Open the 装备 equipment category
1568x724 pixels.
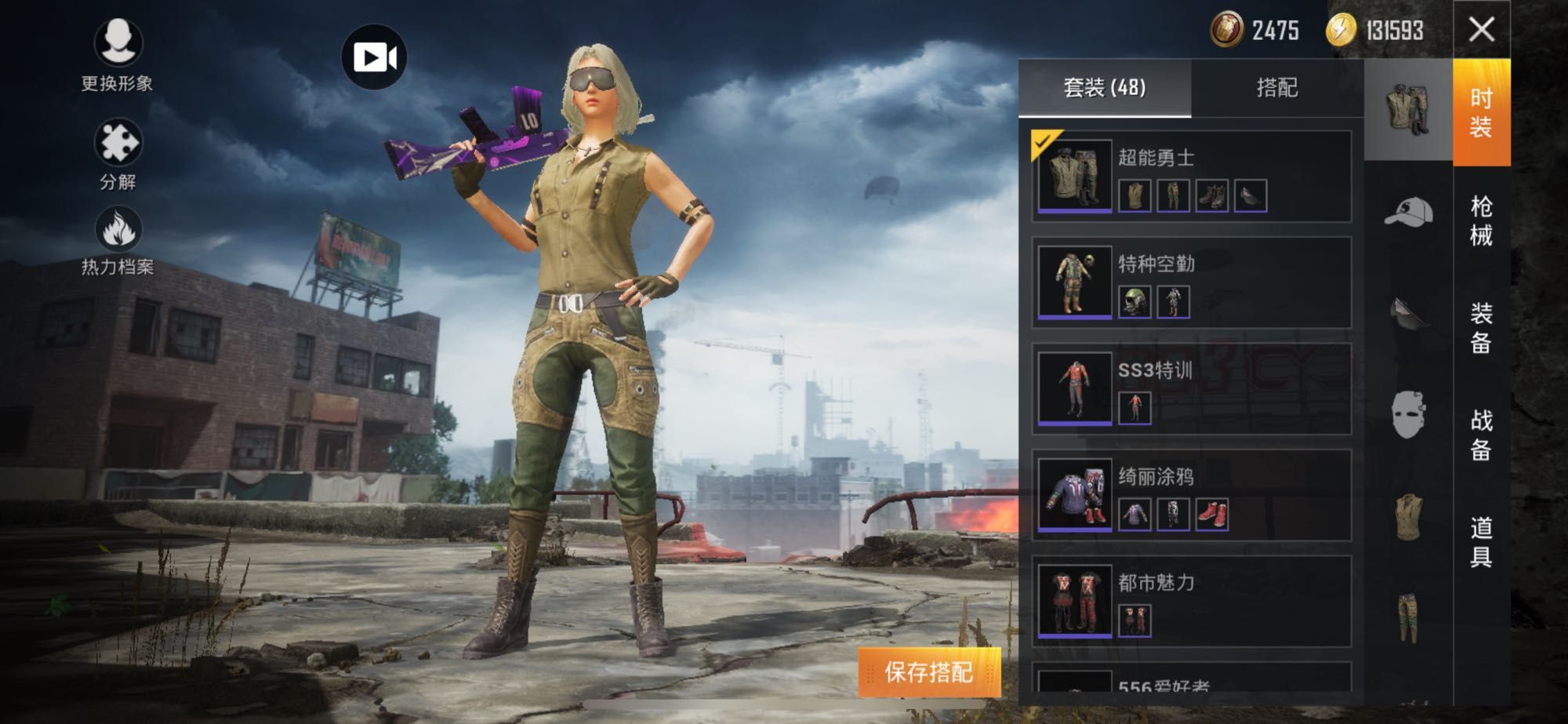pyautogui.click(x=1481, y=328)
